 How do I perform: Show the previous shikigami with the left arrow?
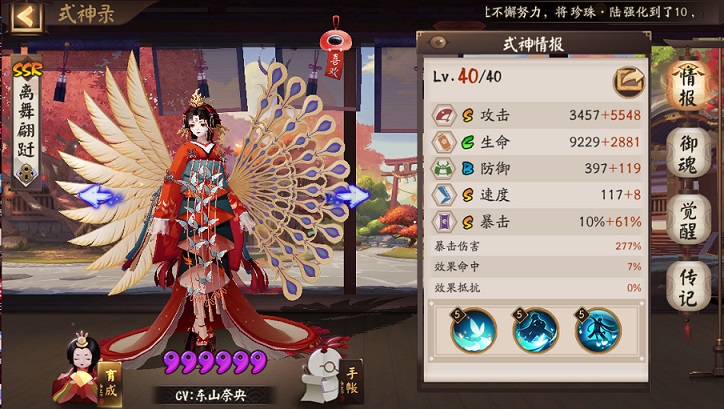99,196
